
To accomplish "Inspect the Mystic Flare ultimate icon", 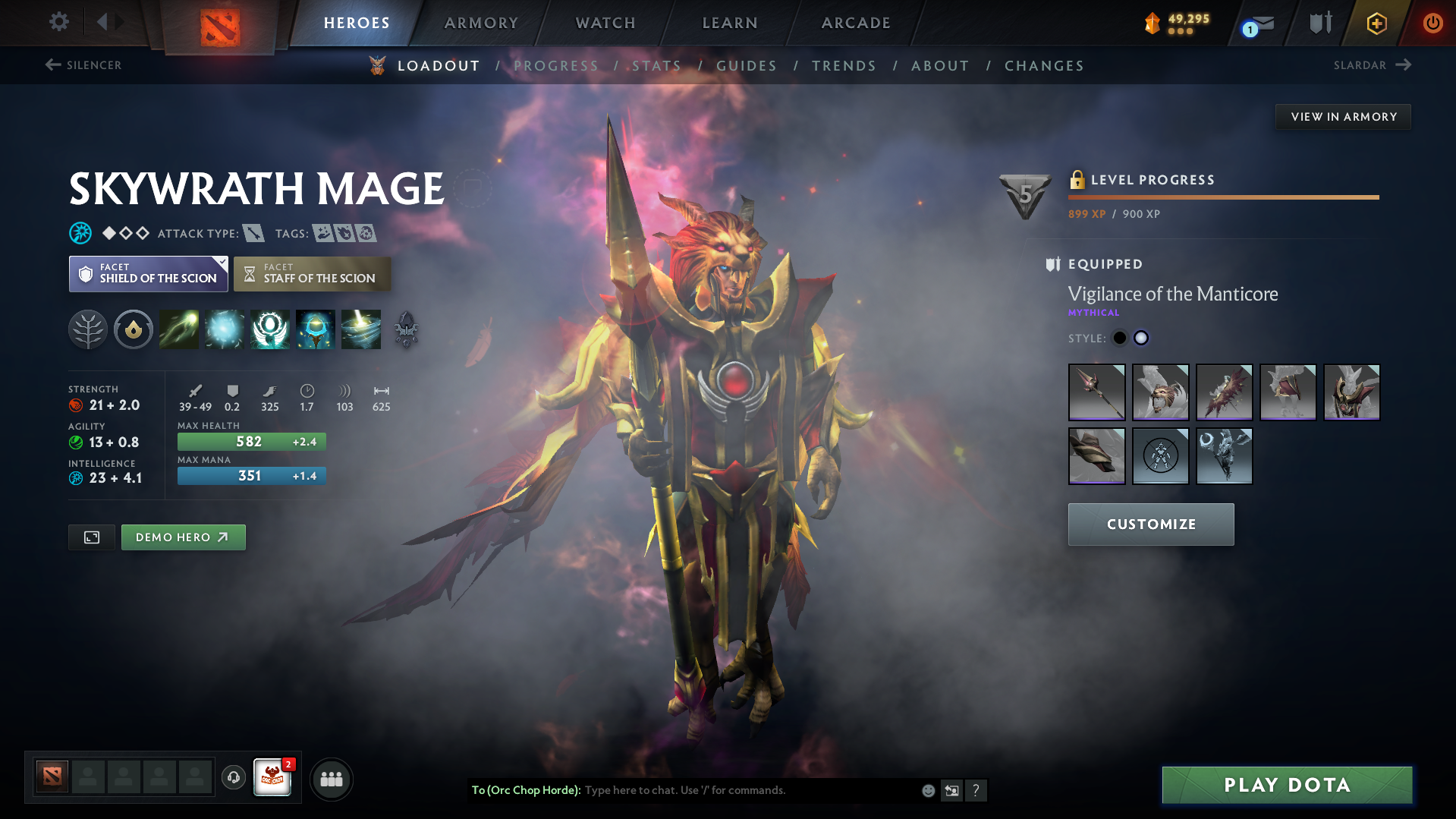I will click(x=361, y=329).
